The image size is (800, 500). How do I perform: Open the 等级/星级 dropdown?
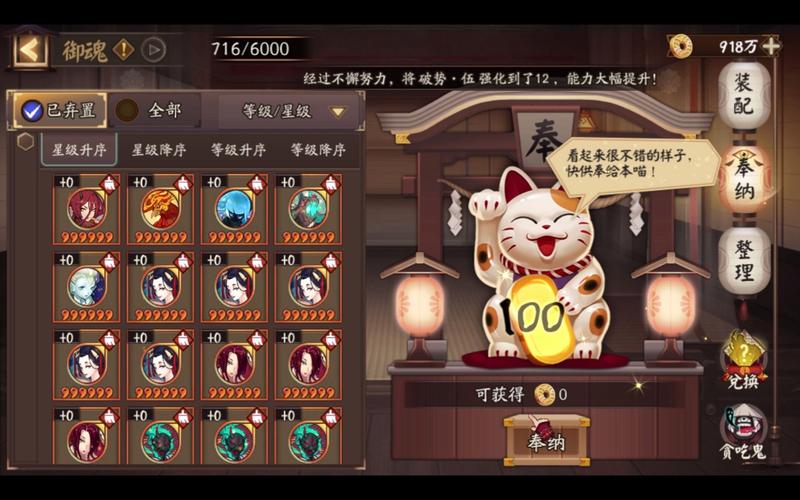tap(290, 111)
